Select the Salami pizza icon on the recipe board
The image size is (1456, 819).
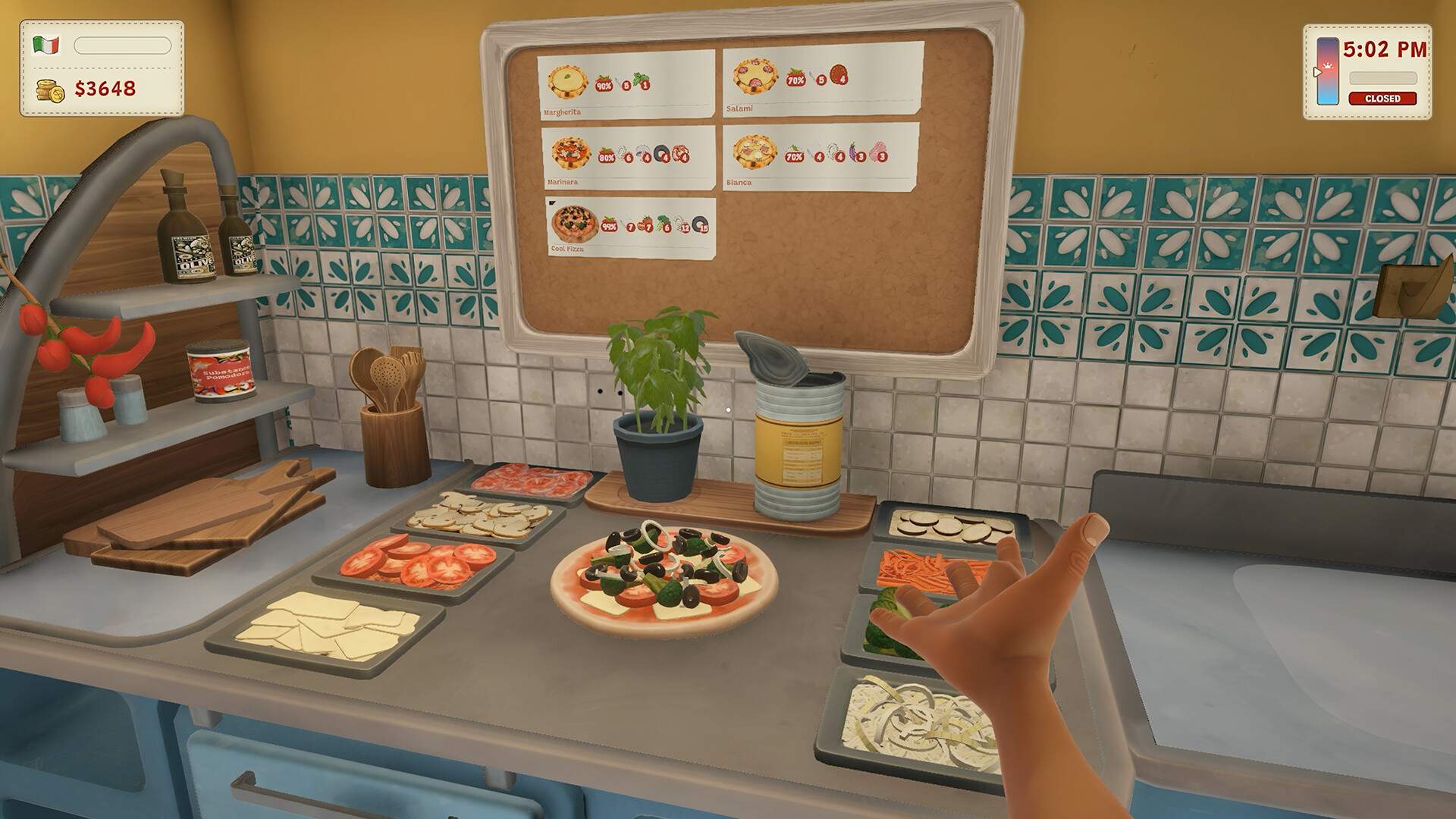[755, 77]
